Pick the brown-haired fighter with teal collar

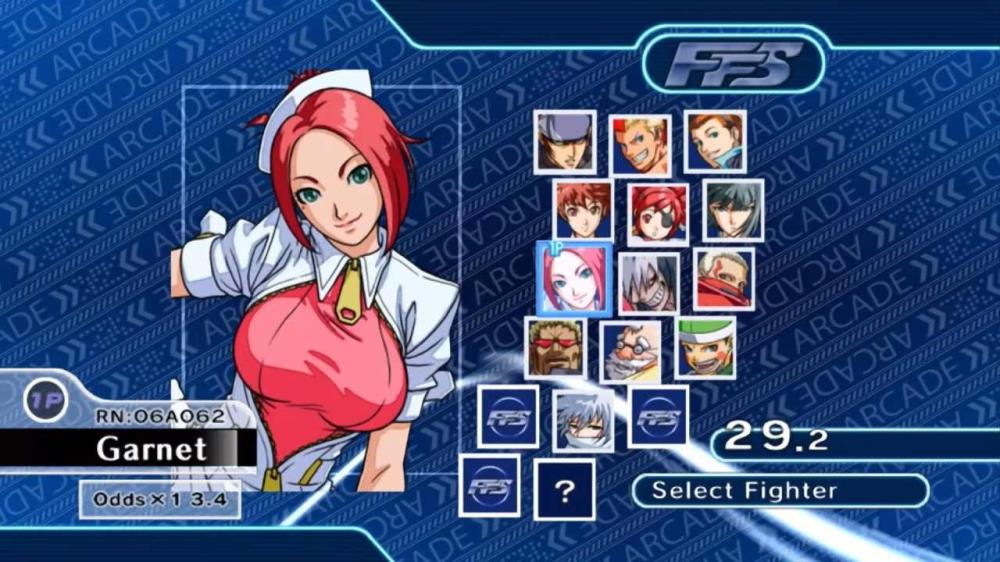coord(714,141)
